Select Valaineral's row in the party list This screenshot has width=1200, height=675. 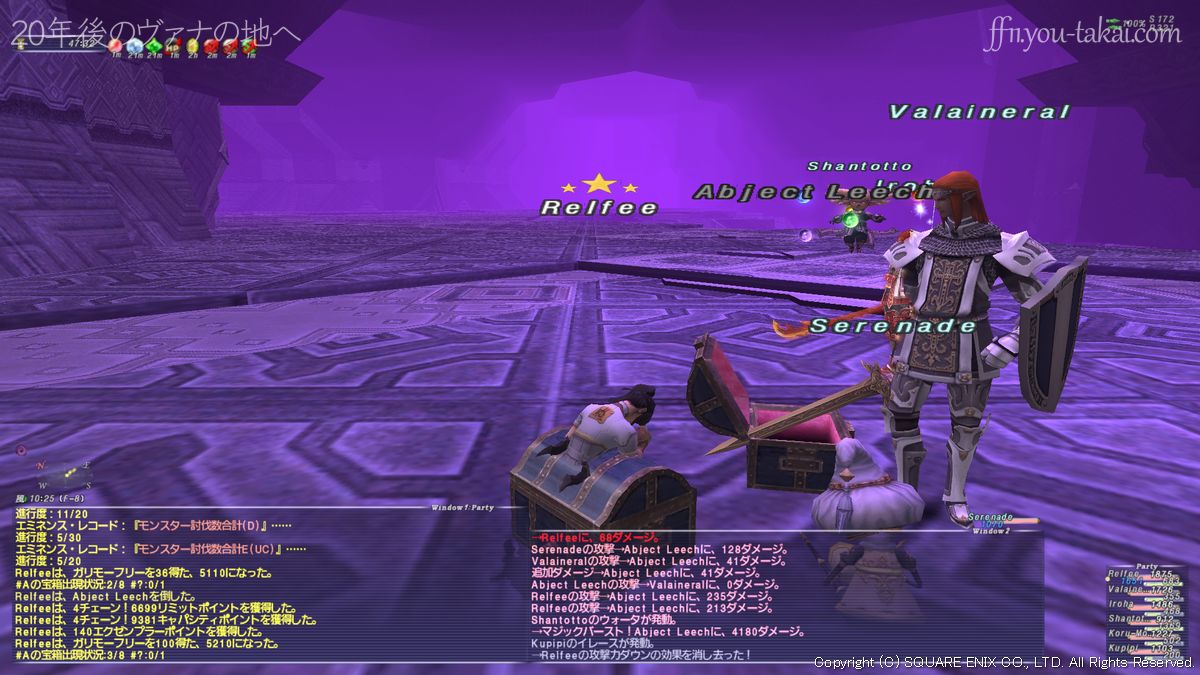click(1125, 590)
